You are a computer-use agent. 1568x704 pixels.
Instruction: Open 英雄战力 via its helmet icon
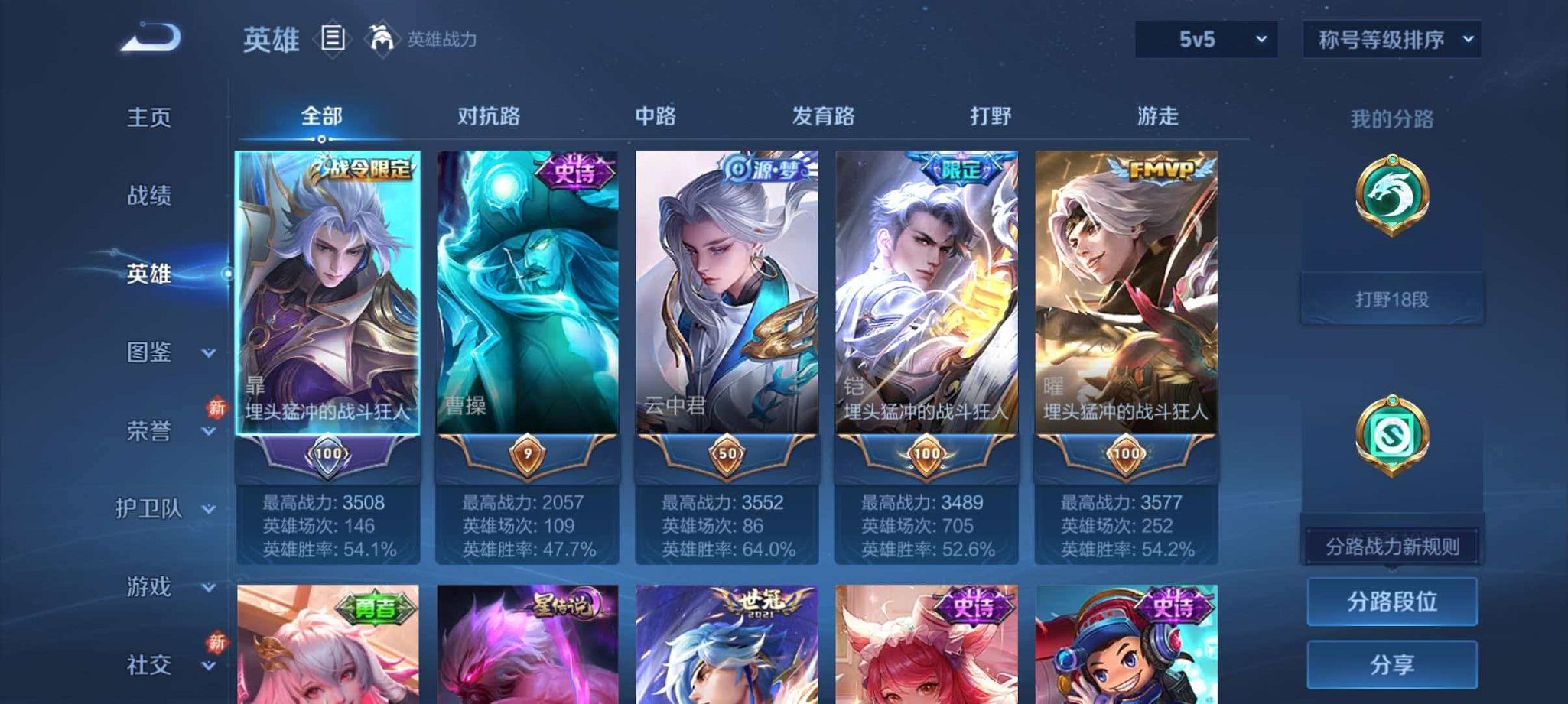[x=382, y=36]
